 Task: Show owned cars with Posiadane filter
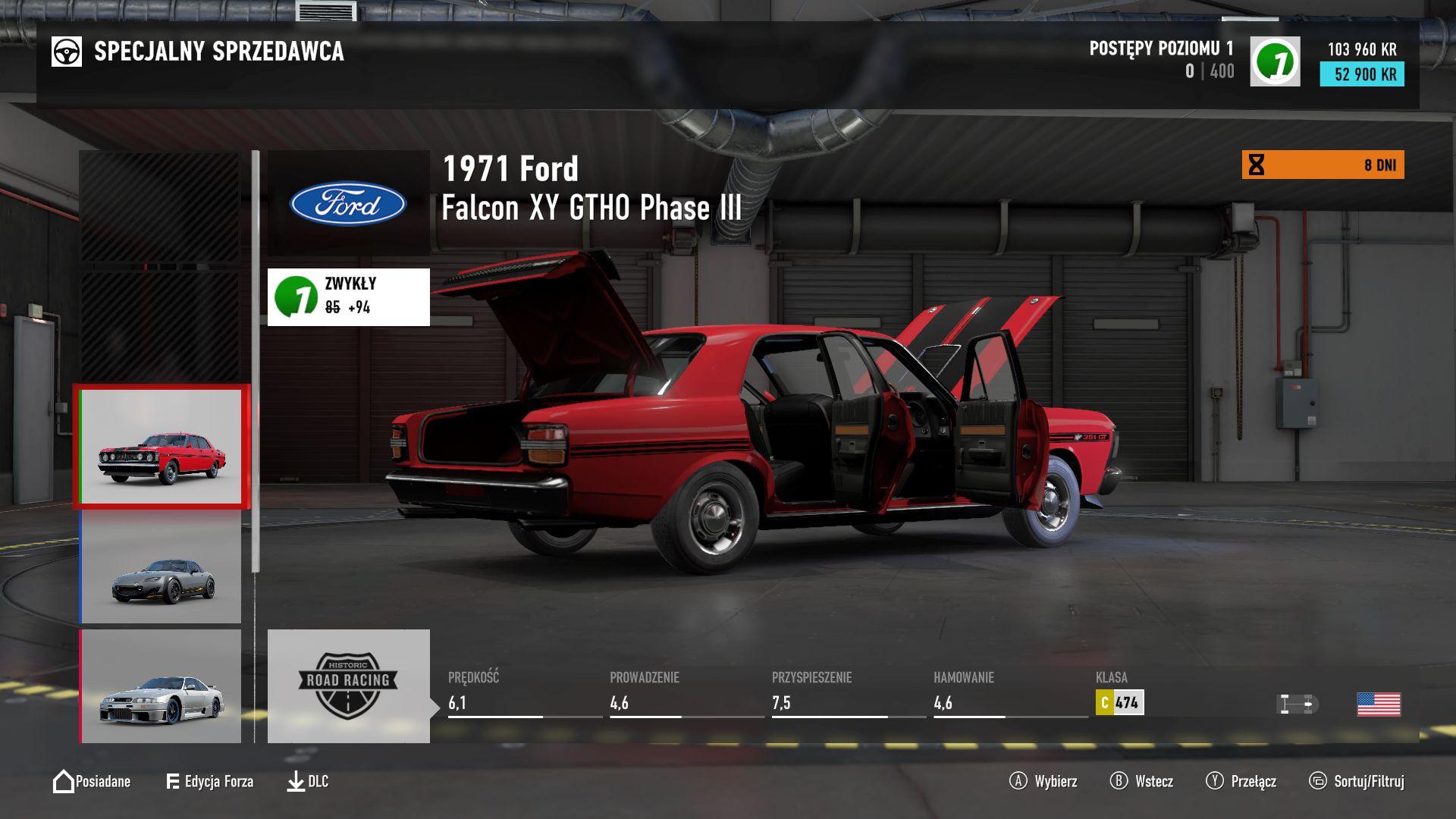pyautogui.click(x=92, y=782)
